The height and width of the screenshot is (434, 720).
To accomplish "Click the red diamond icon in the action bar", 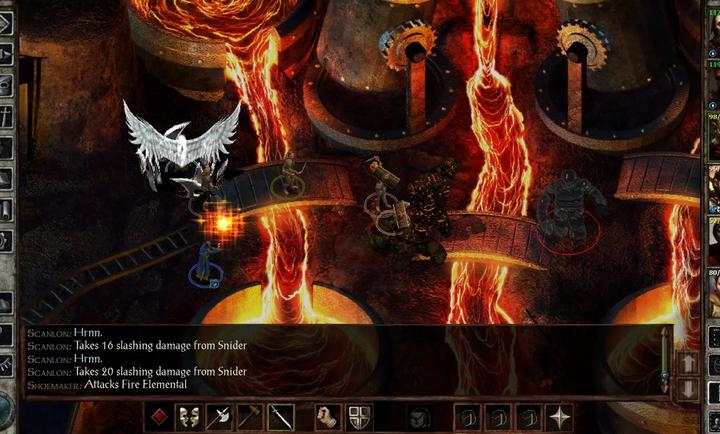I will coord(159,416).
